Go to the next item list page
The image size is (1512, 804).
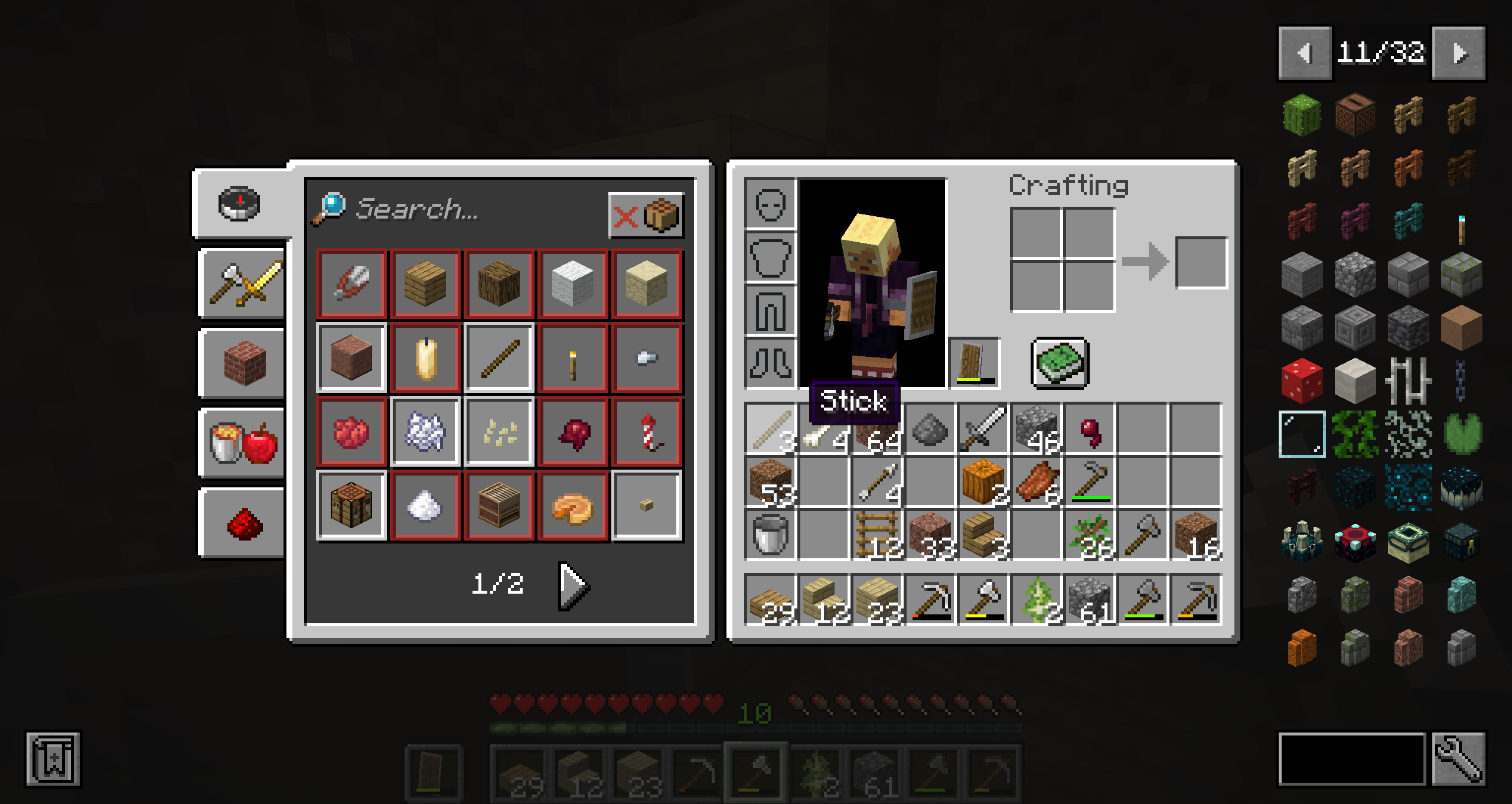click(x=1459, y=53)
